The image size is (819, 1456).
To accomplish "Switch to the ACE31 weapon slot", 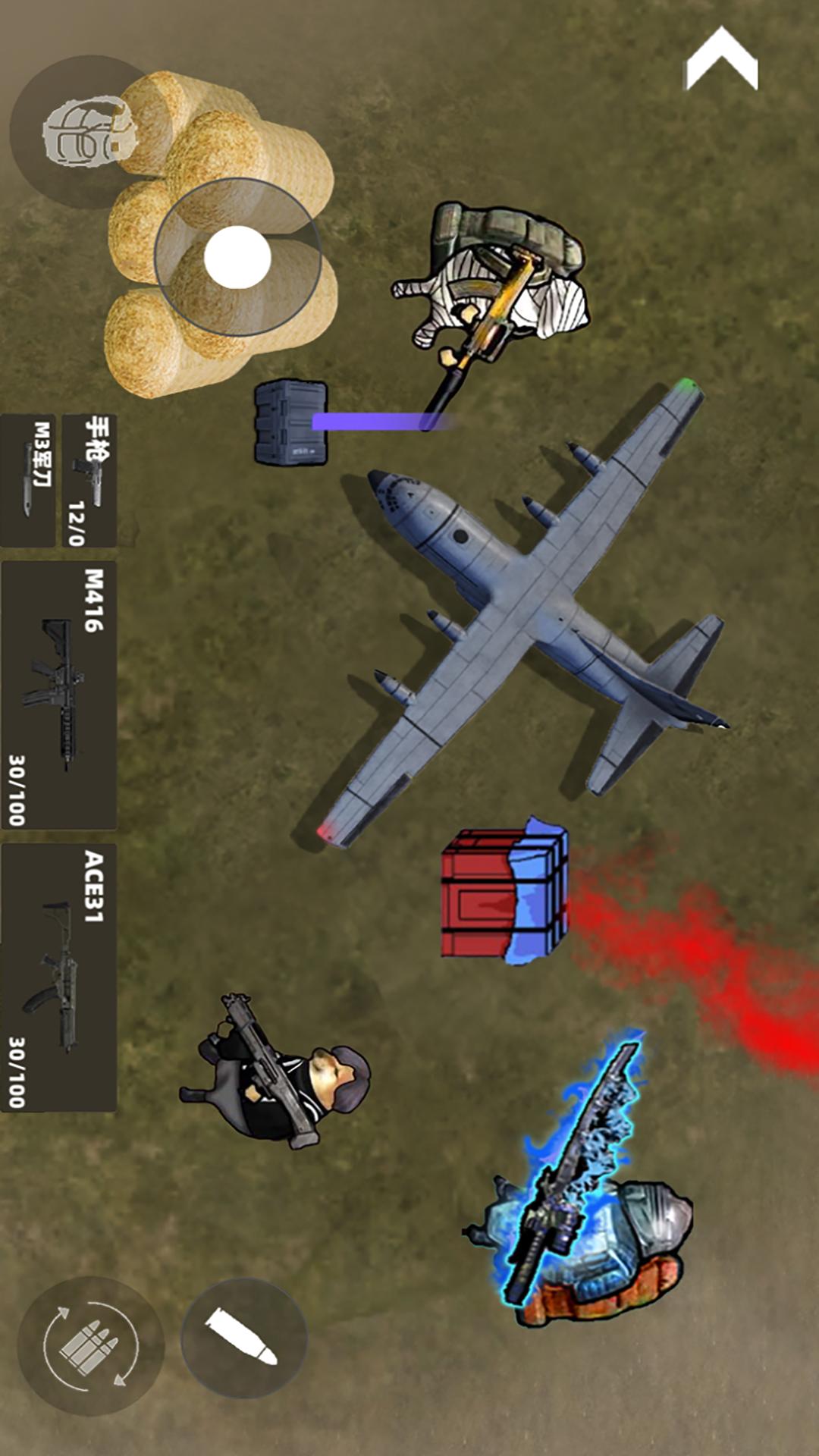I will pyautogui.click(x=59, y=977).
